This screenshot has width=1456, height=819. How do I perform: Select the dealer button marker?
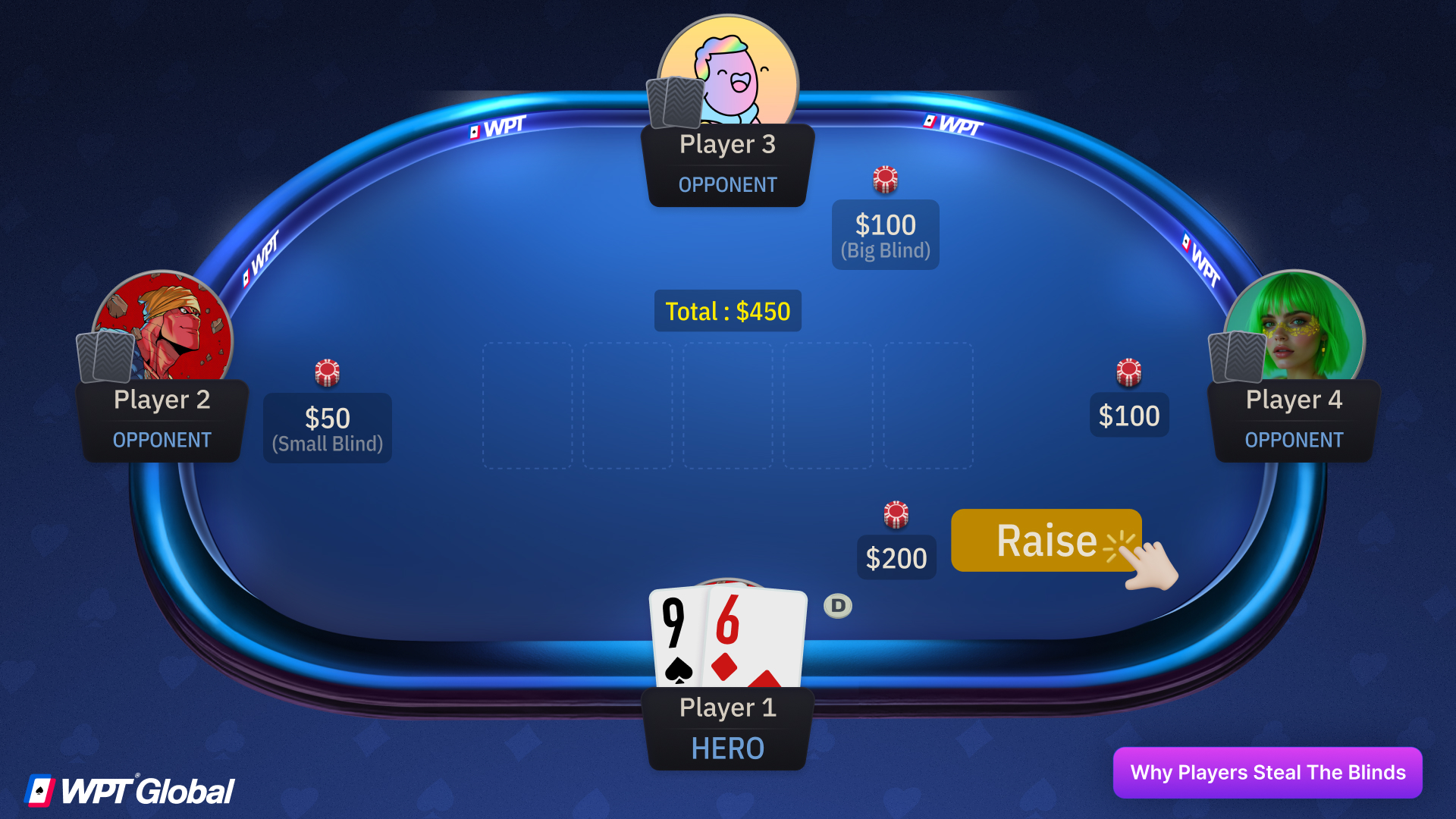coord(836,605)
